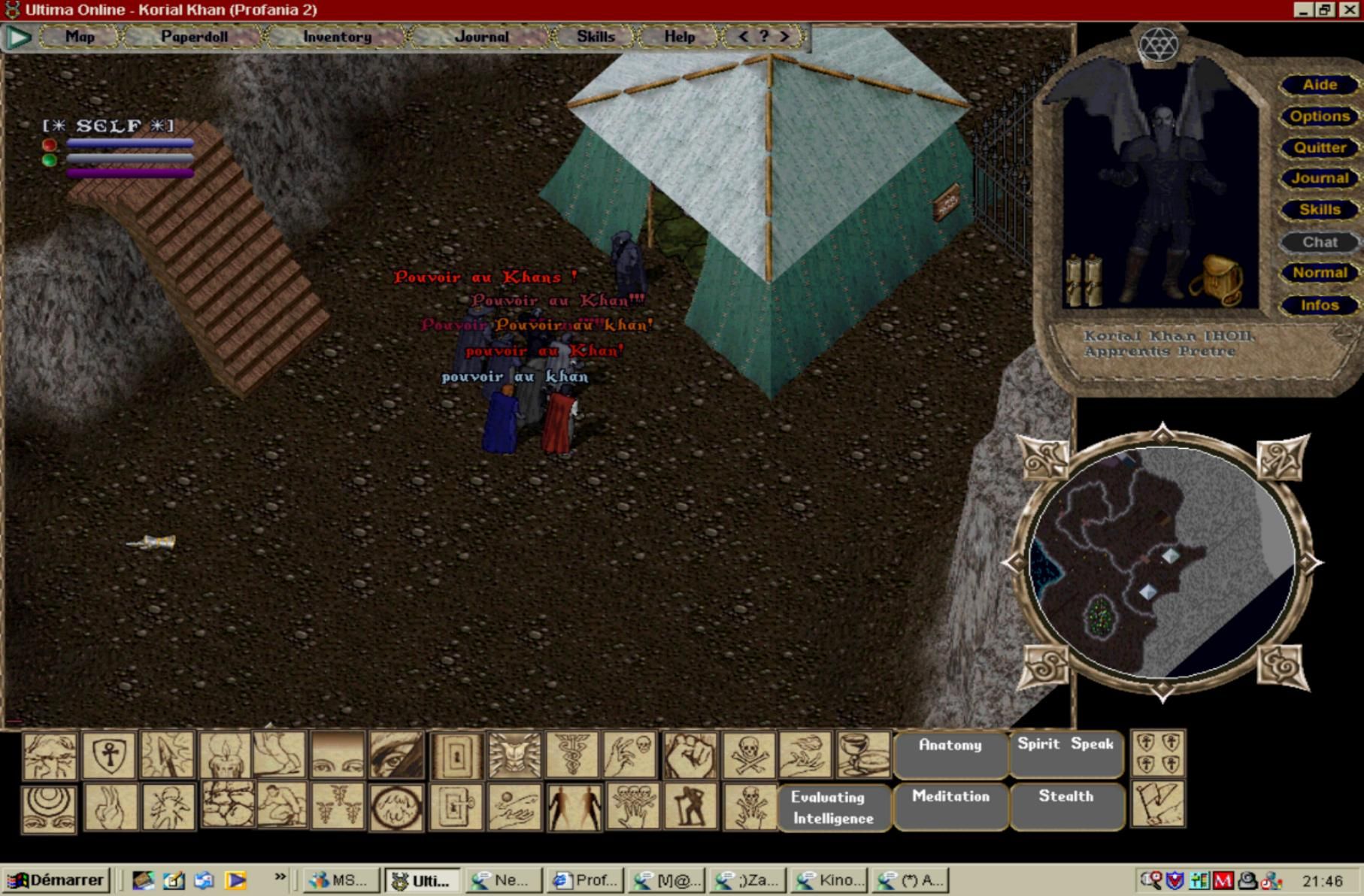
Task: Use the Anatomy skill button
Action: click(950, 753)
